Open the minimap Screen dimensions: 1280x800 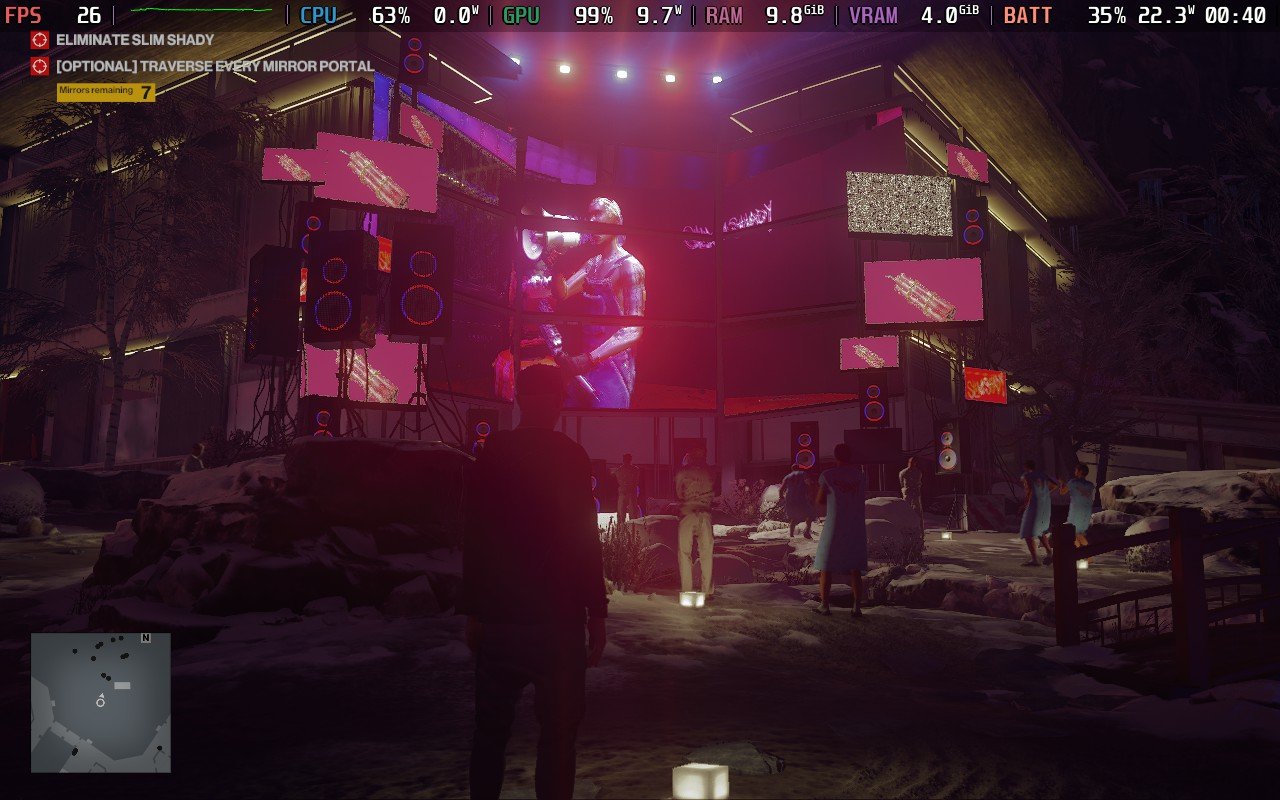[100, 702]
